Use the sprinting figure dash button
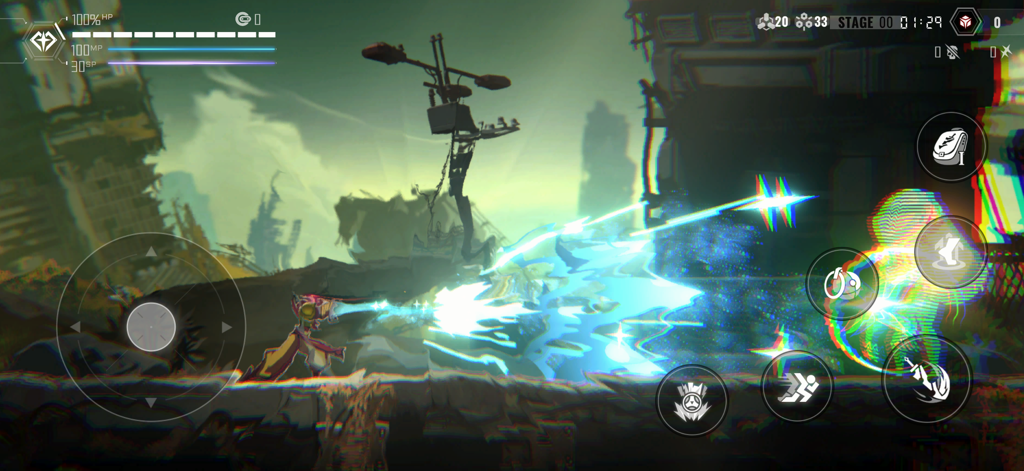 click(x=797, y=385)
